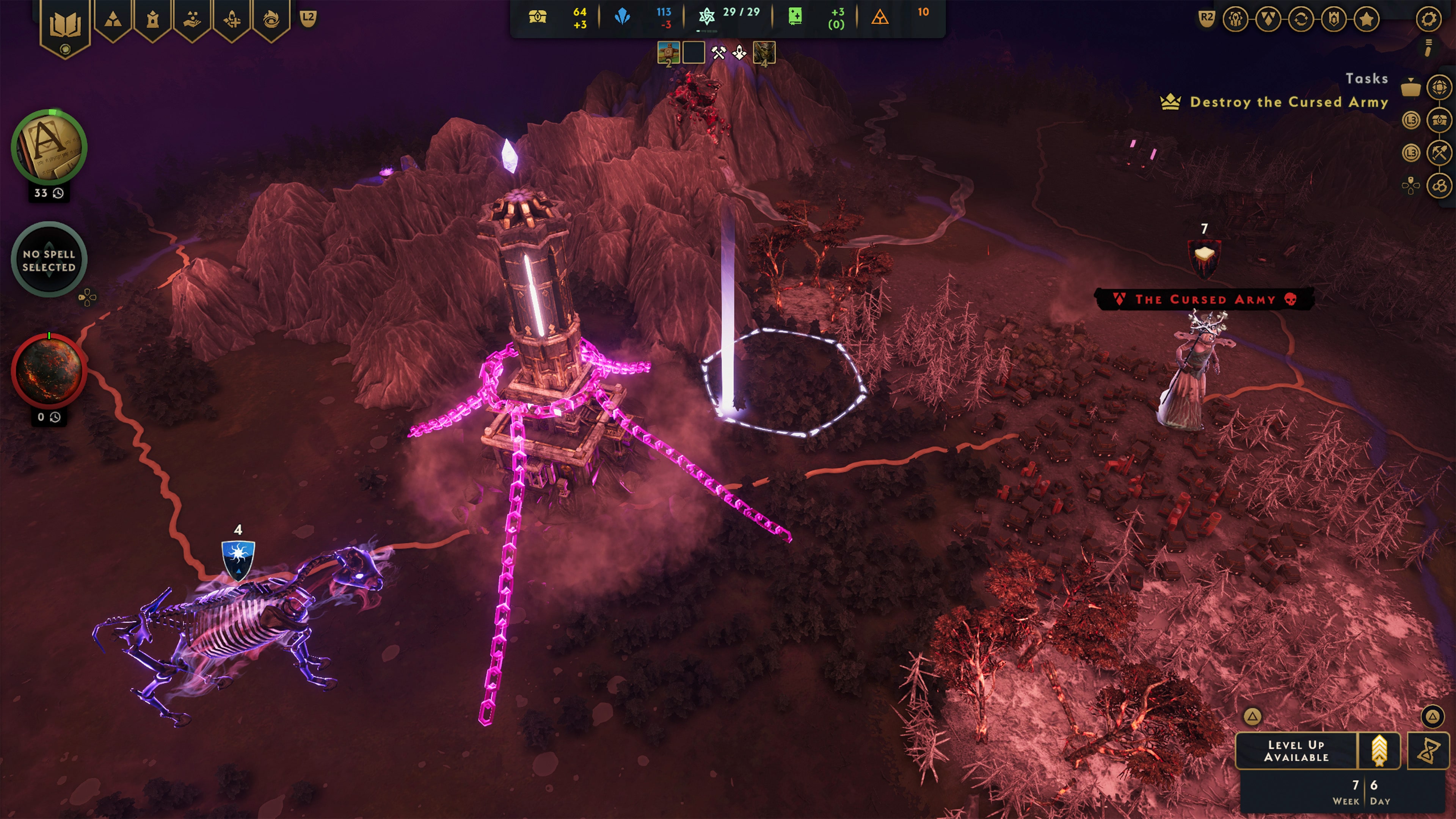Toggle the No Spell Selected indicator
Viewport: 1456px width, 819px height.
pyautogui.click(x=49, y=260)
